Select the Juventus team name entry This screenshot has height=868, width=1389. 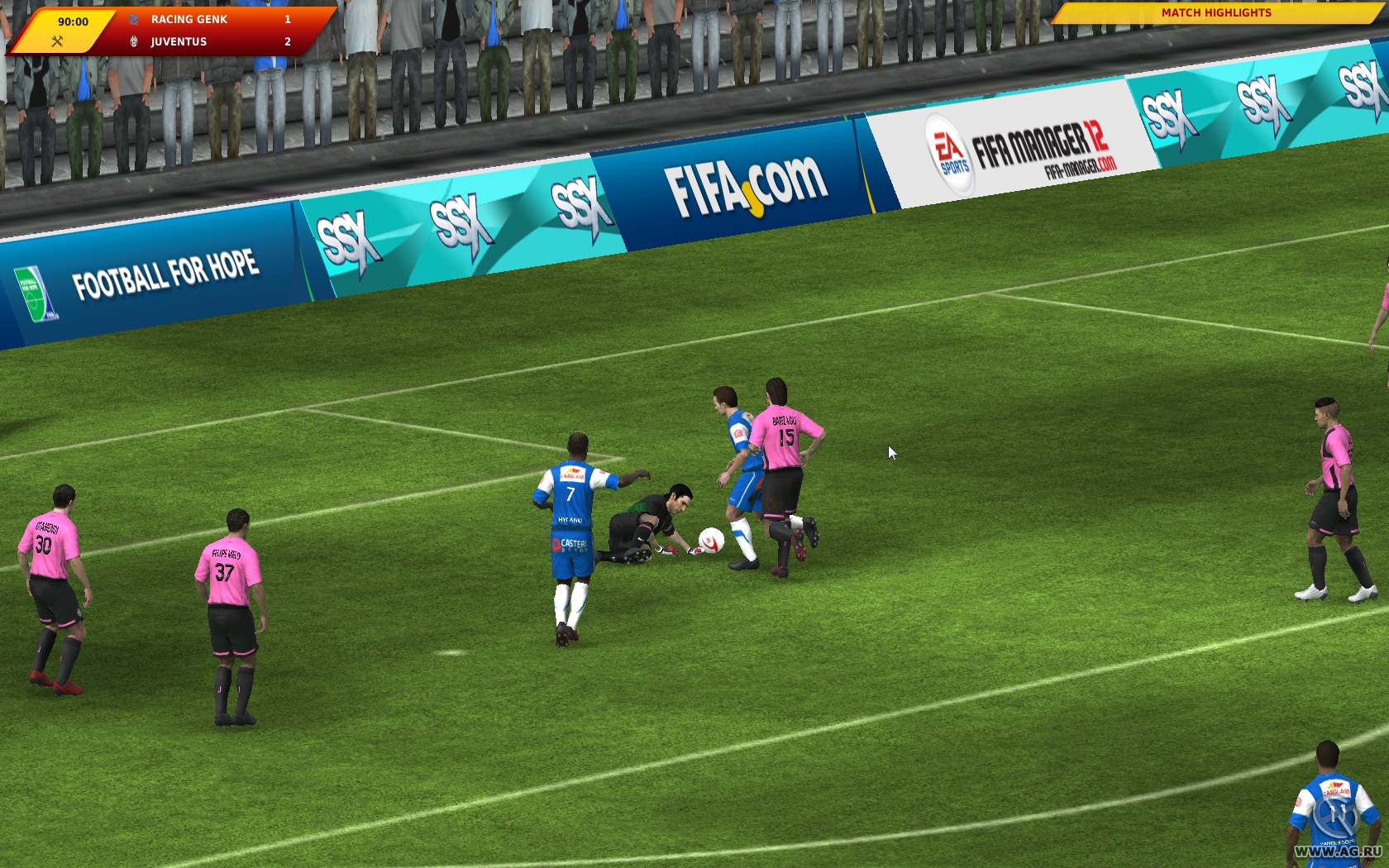[x=177, y=41]
